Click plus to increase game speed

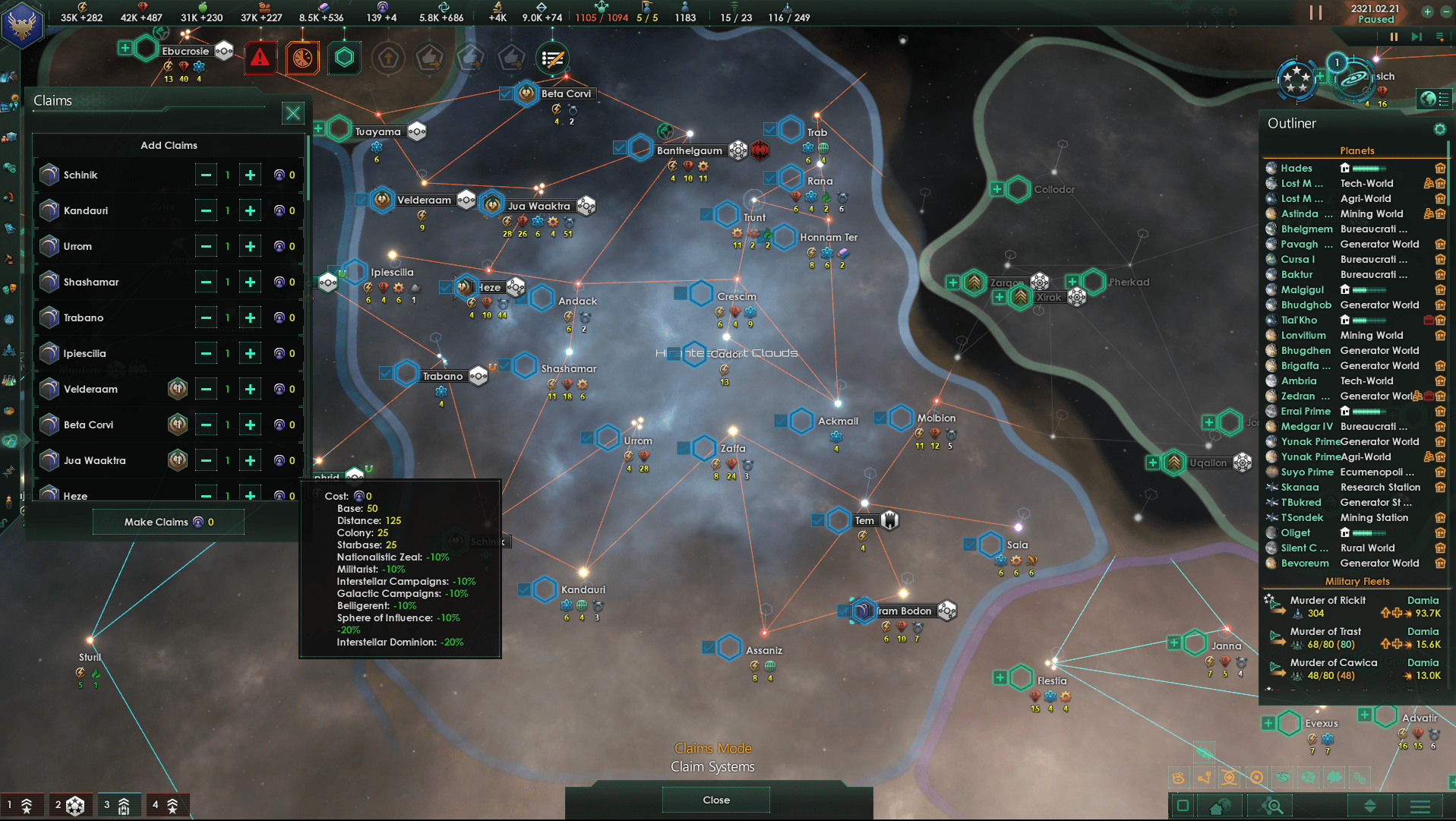(1427, 12)
